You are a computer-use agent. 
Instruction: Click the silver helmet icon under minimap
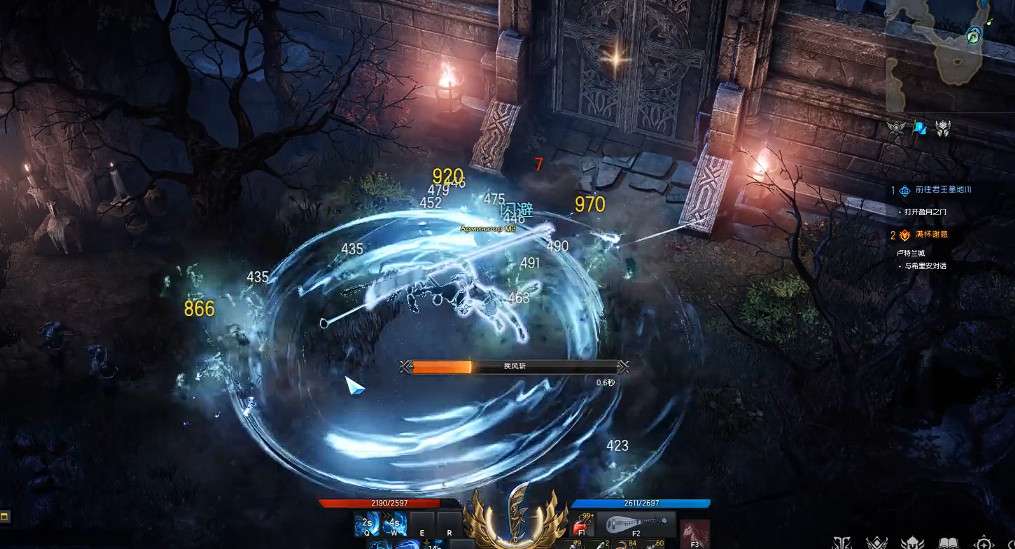(x=942, y=128)
